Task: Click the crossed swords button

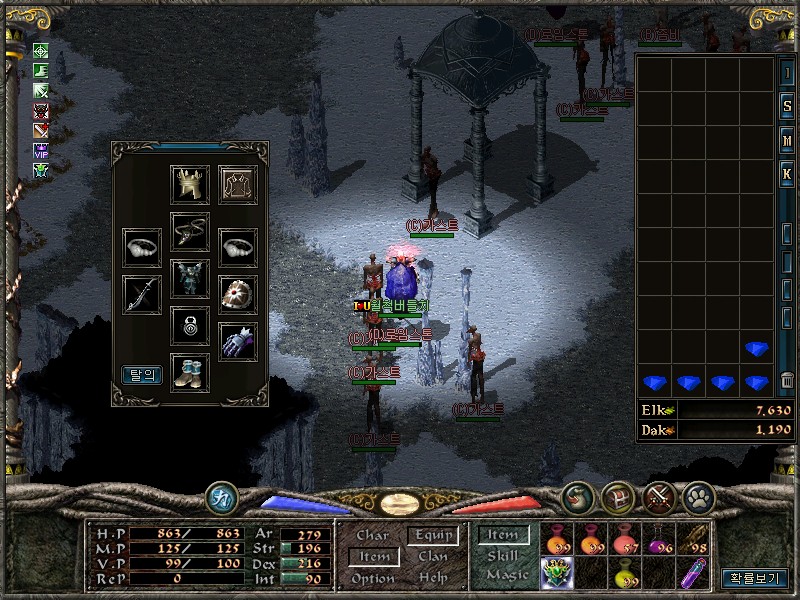Action: [x=658, y=496]
